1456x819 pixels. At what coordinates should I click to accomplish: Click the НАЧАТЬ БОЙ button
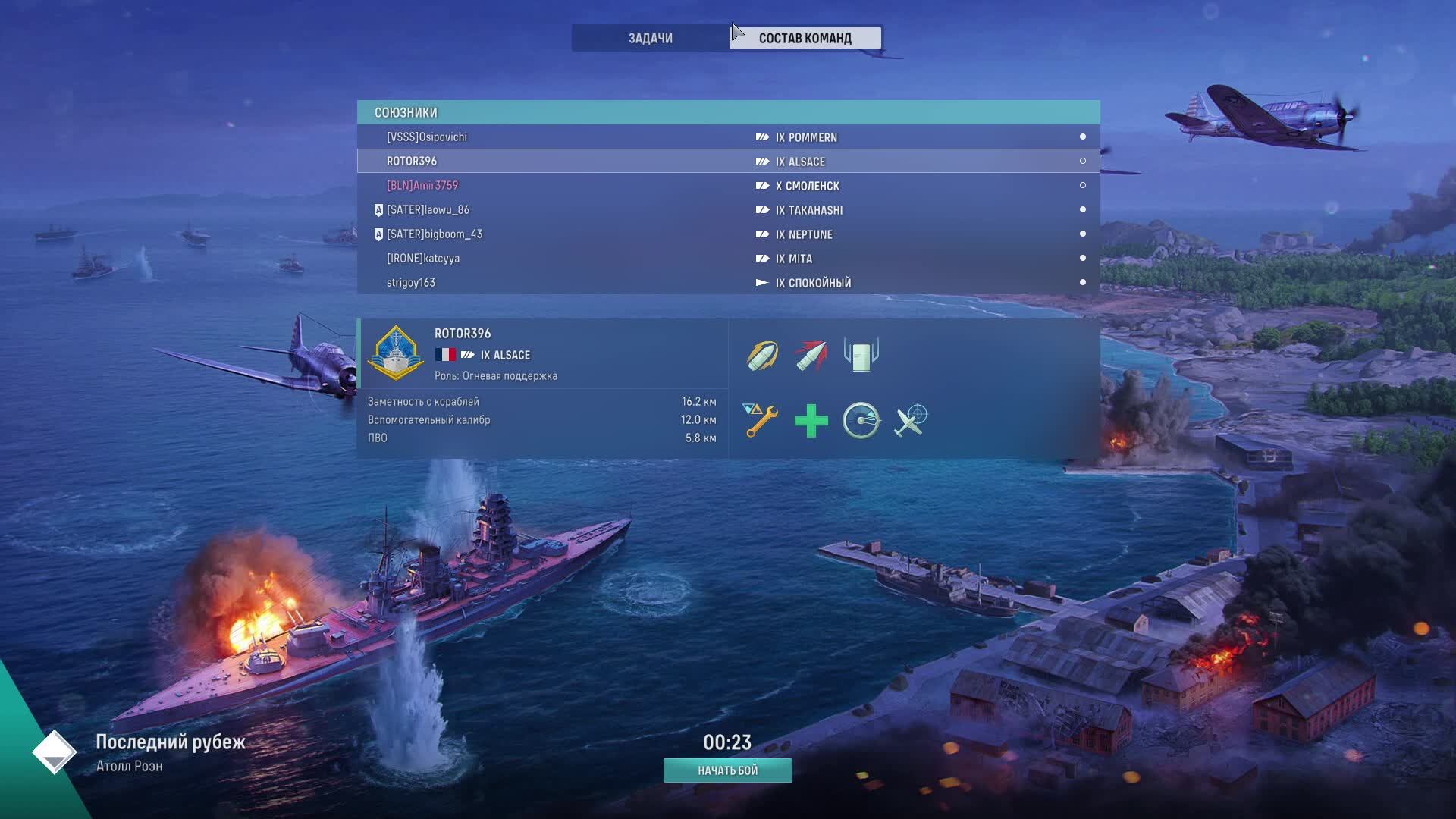point(727,770)
